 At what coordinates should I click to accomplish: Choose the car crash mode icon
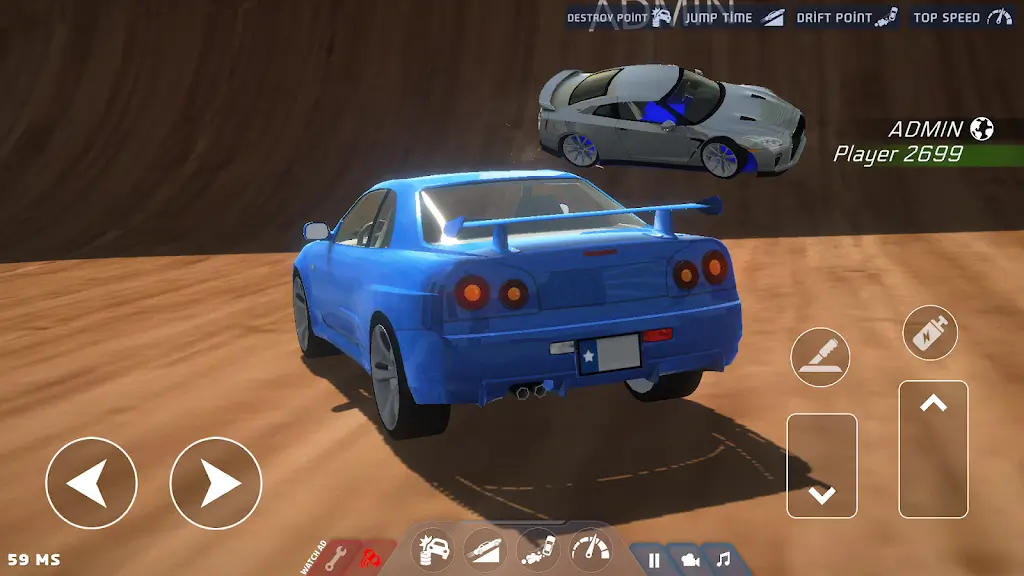pos(434,550)
